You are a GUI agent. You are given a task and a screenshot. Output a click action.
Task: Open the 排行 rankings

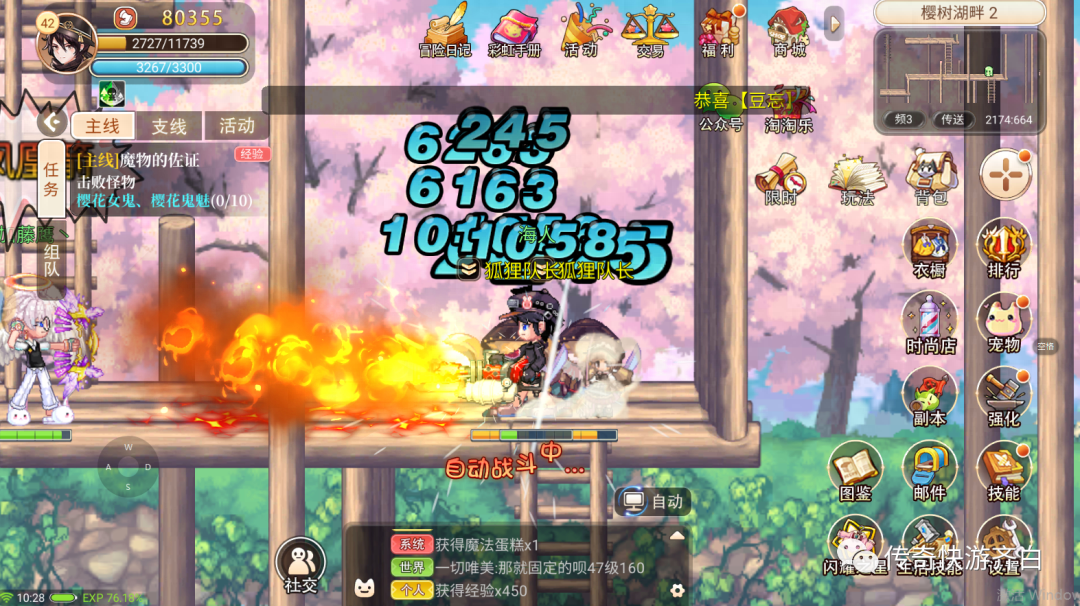point(1003,249)
